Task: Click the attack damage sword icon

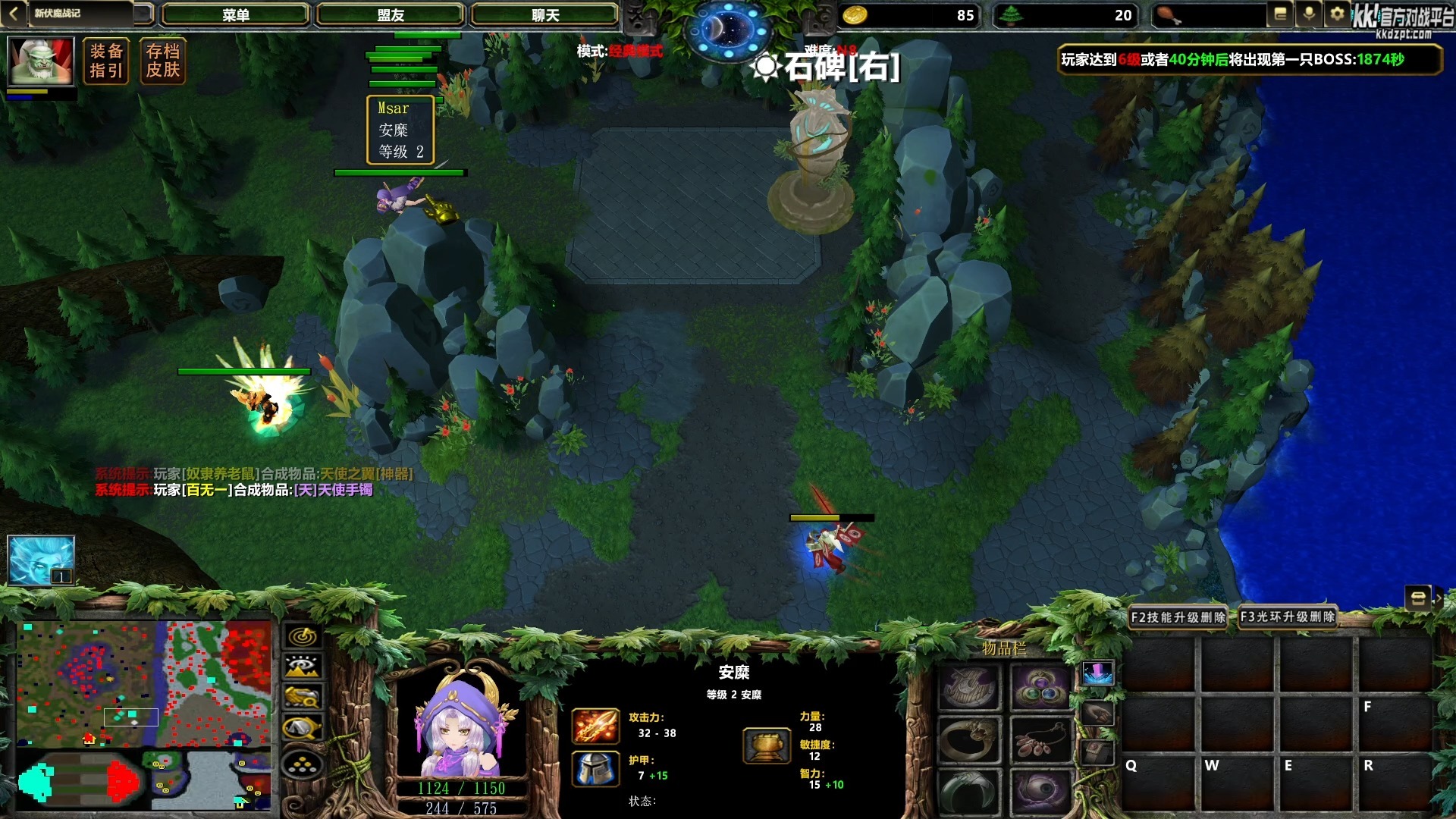Action: click(596, 726)
